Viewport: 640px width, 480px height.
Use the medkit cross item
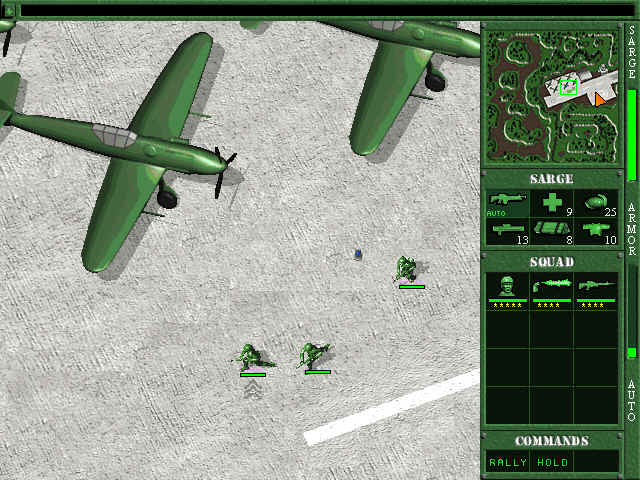[552, 203]
